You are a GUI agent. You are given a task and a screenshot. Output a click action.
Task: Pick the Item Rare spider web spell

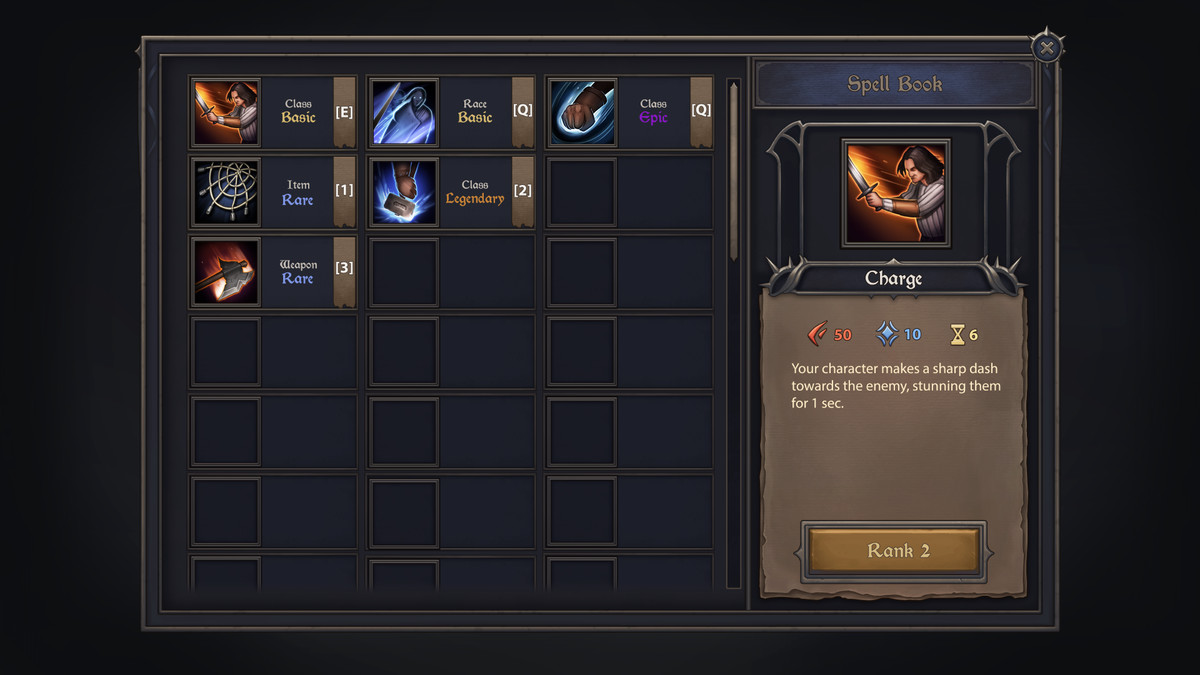(x=227, y=191)
